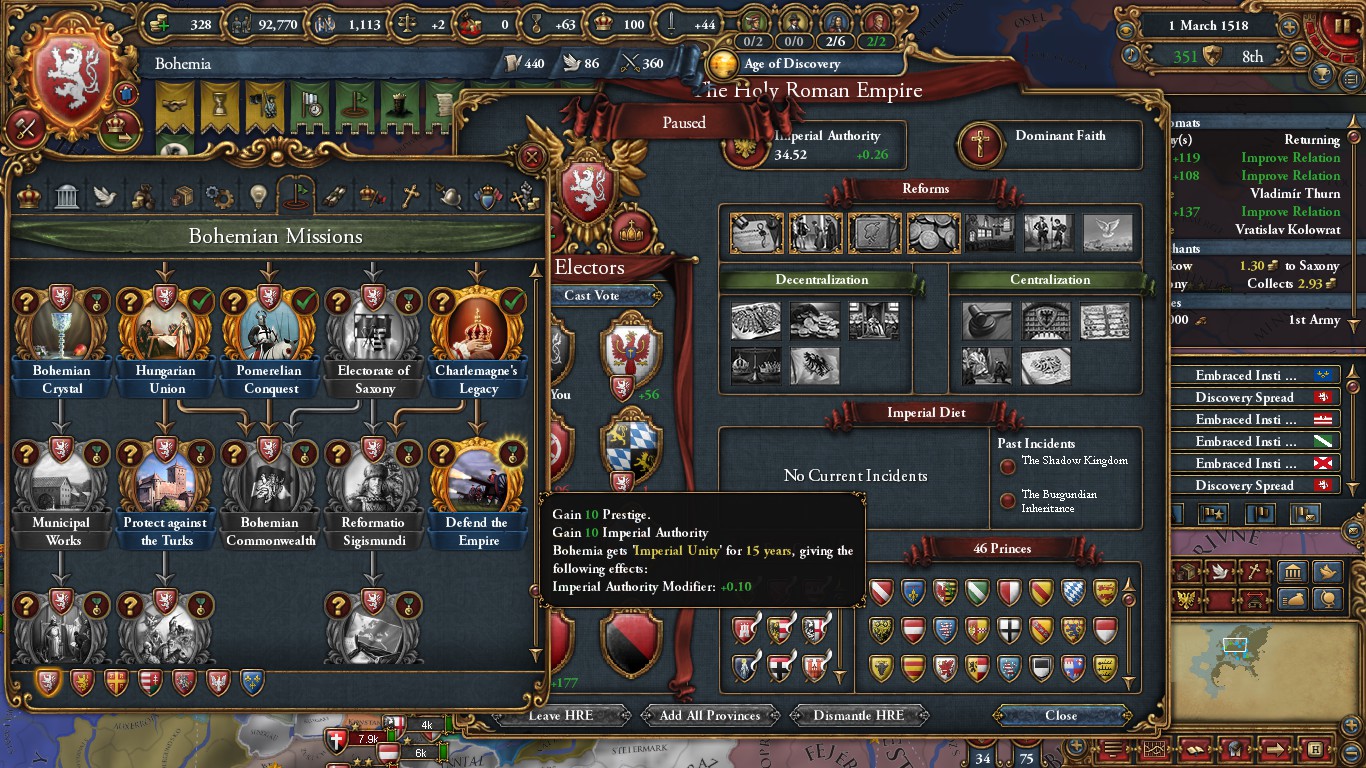The width and height of the screenshot is (1366, 768).
Task: Click the Leave HRE button
Action: 561,715
